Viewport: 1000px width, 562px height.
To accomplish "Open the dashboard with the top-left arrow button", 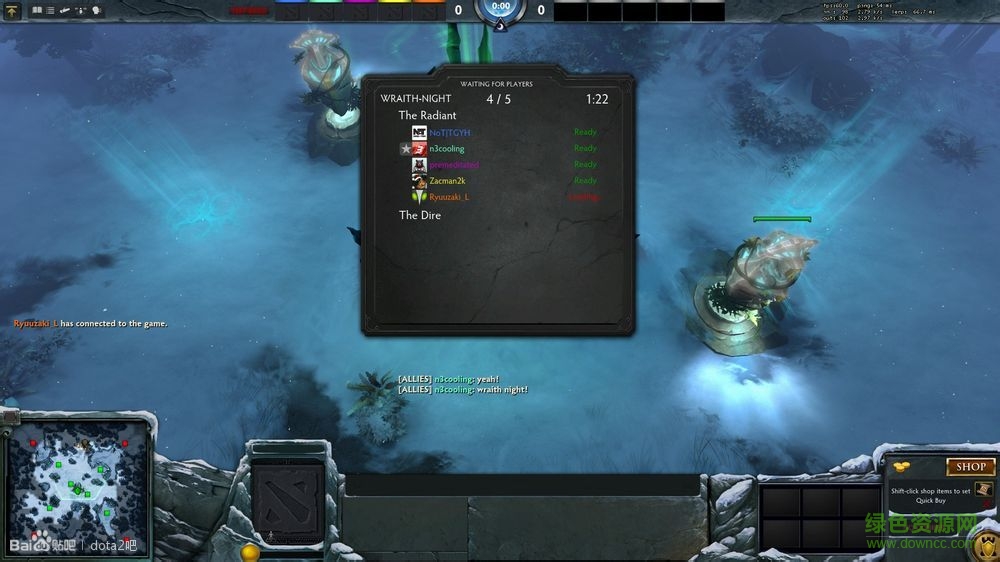I will [x=12, y=12].
